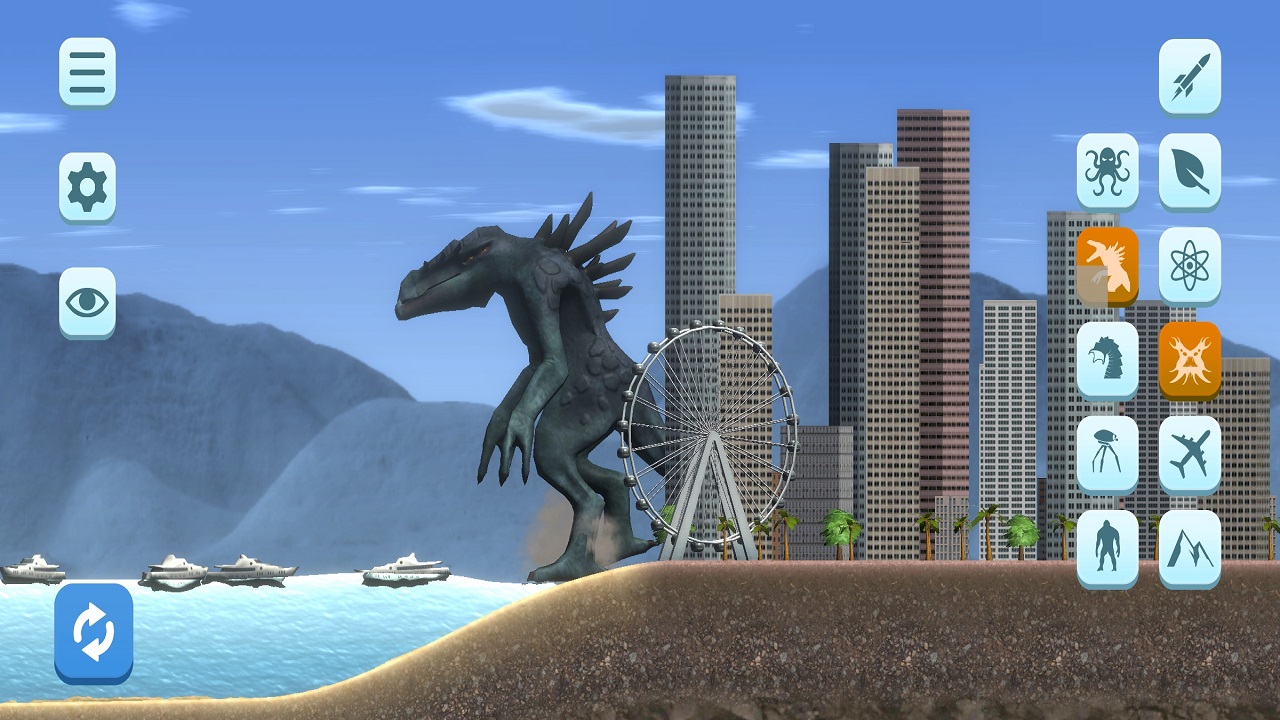Select the leaf nature icon

[1189, 170]
